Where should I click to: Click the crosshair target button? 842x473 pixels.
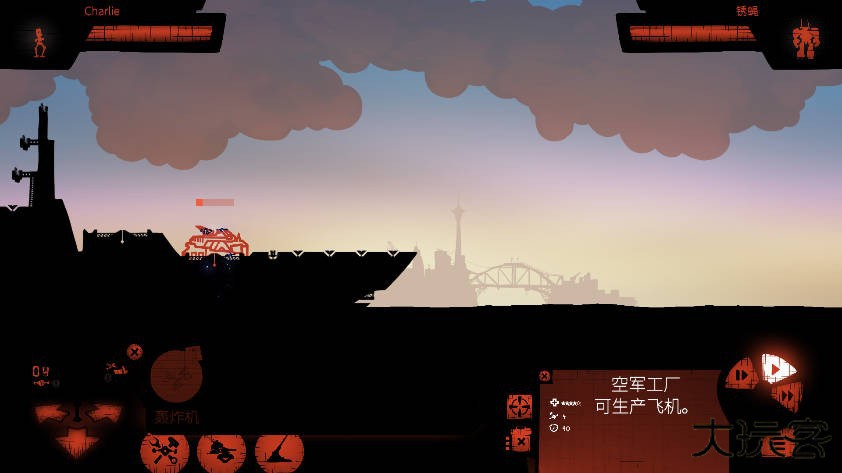(x=519, y=406)
